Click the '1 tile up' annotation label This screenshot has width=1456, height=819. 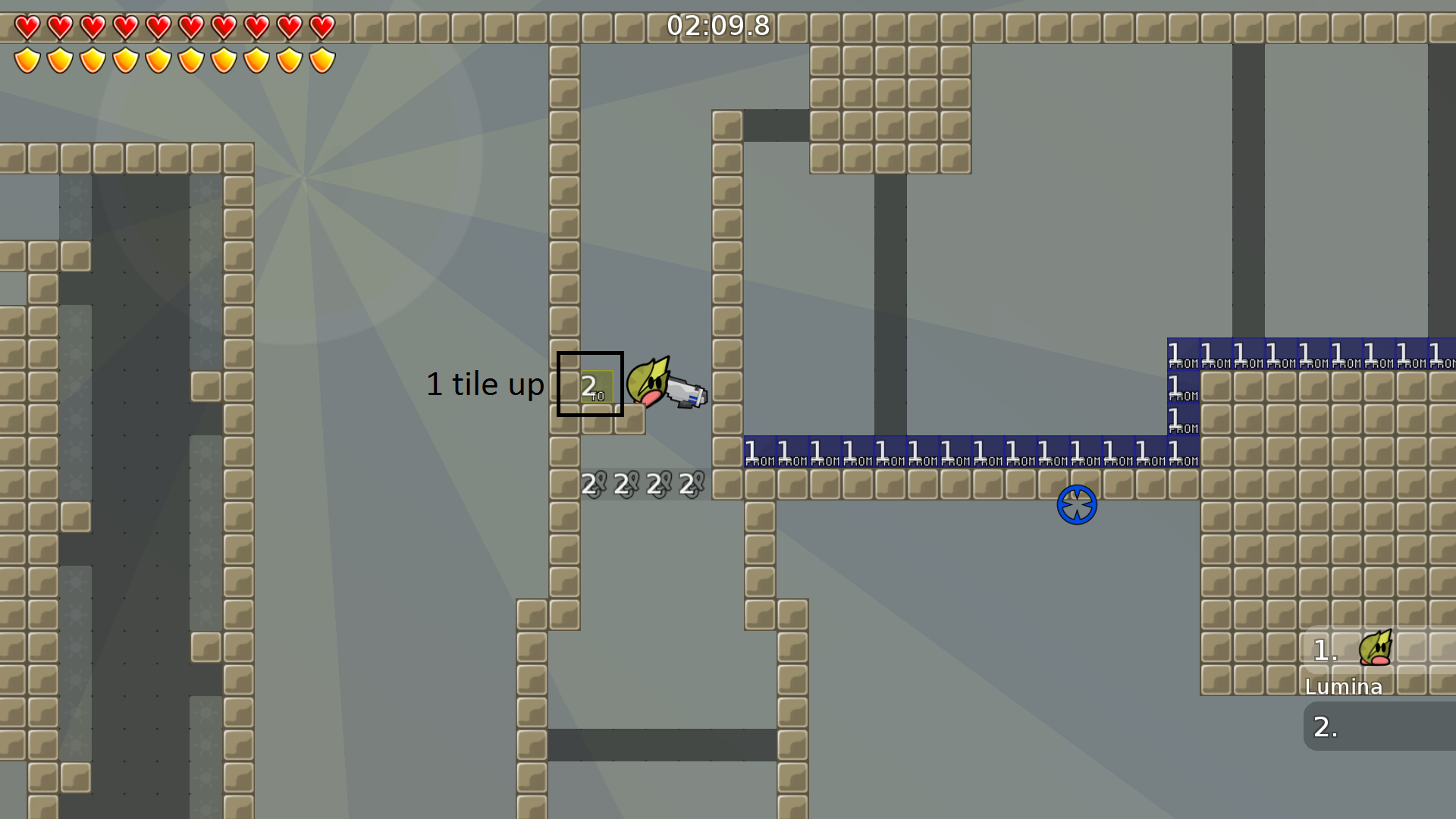[x=485, y=384]
